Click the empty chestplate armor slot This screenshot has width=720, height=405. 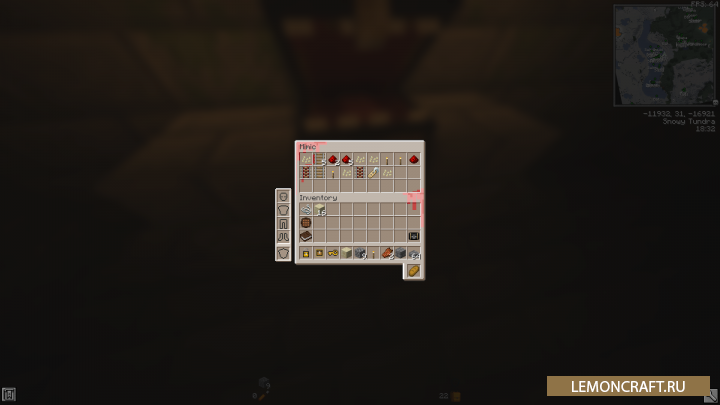283,210
